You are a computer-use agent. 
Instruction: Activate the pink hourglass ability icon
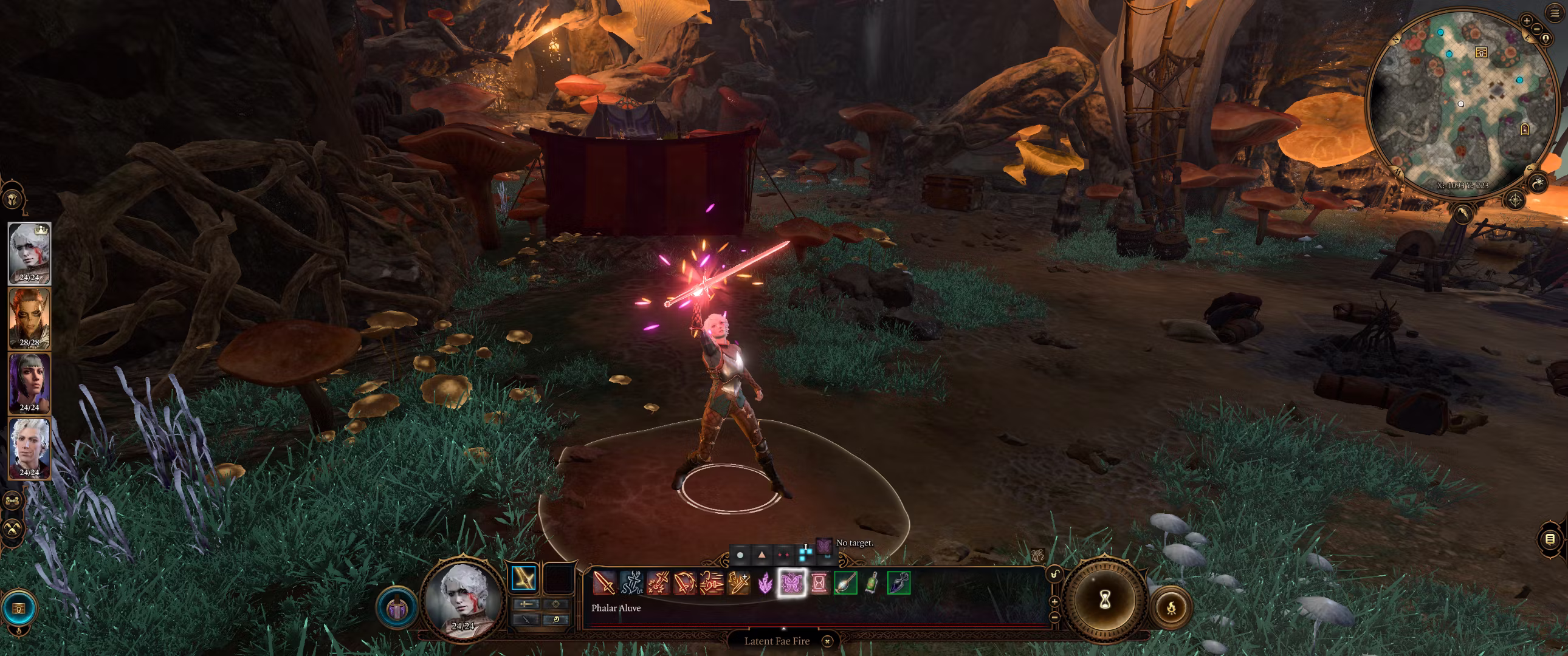coord(819,584)
